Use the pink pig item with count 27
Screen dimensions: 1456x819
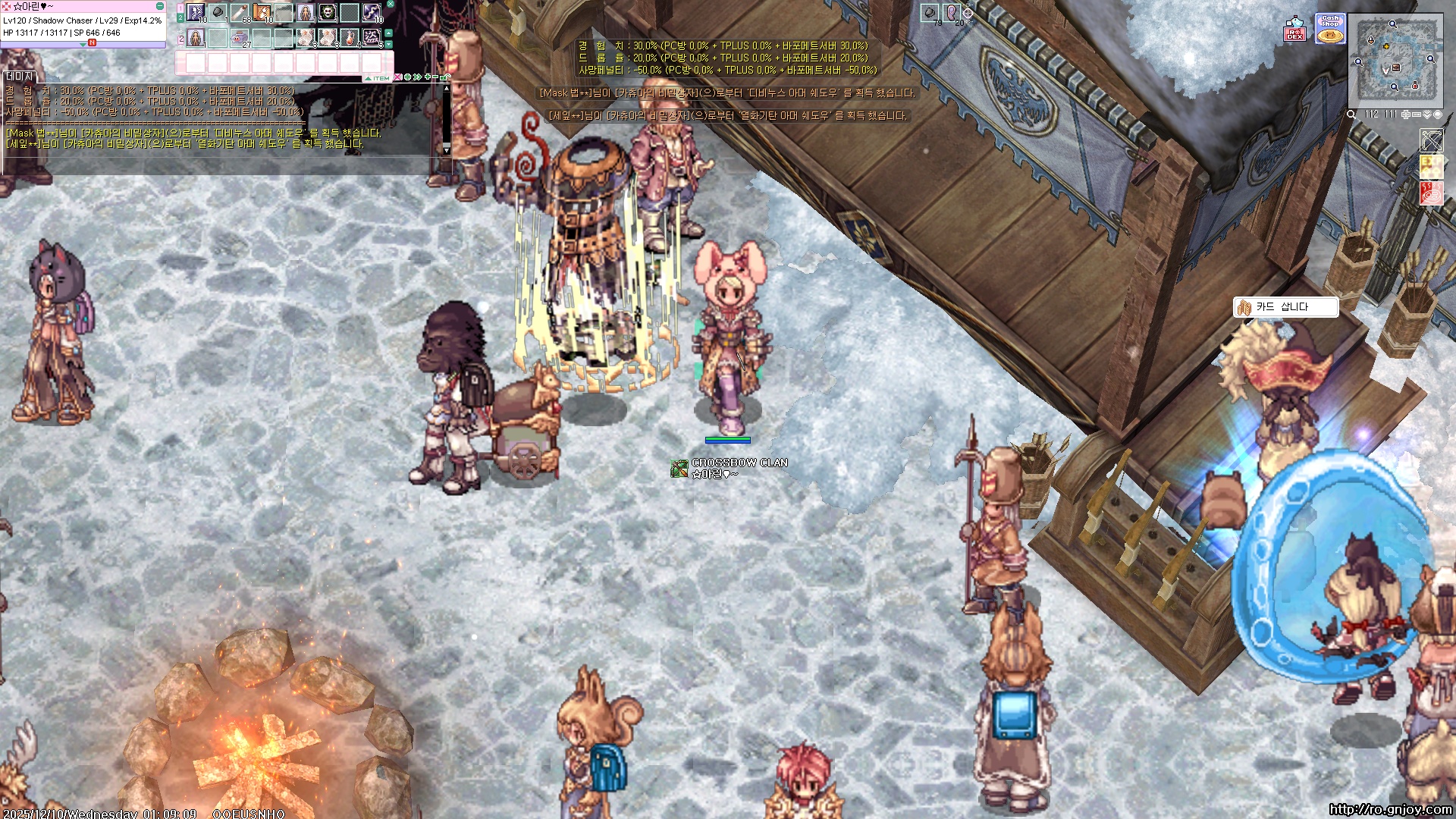[240, 38]
